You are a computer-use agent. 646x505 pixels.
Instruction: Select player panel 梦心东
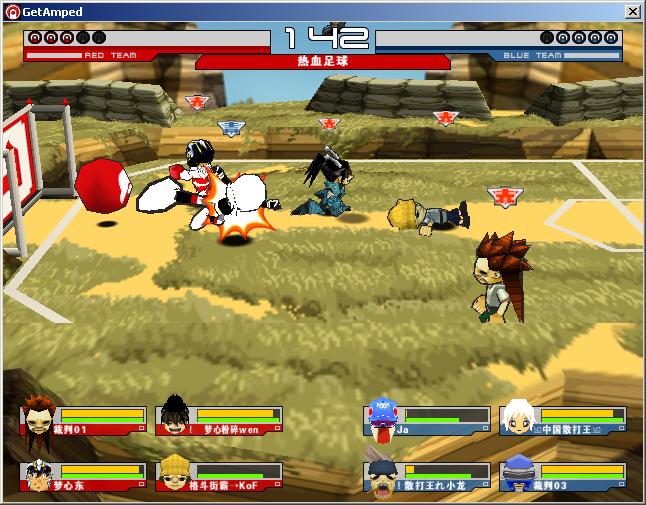click(x=82, y=476)
